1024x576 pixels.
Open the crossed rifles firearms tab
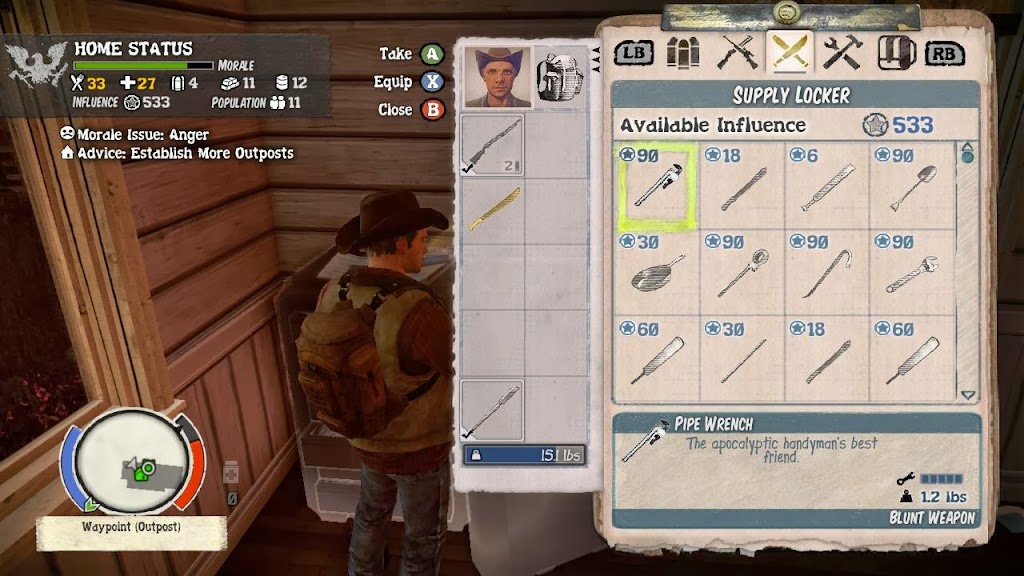point(738,52)
